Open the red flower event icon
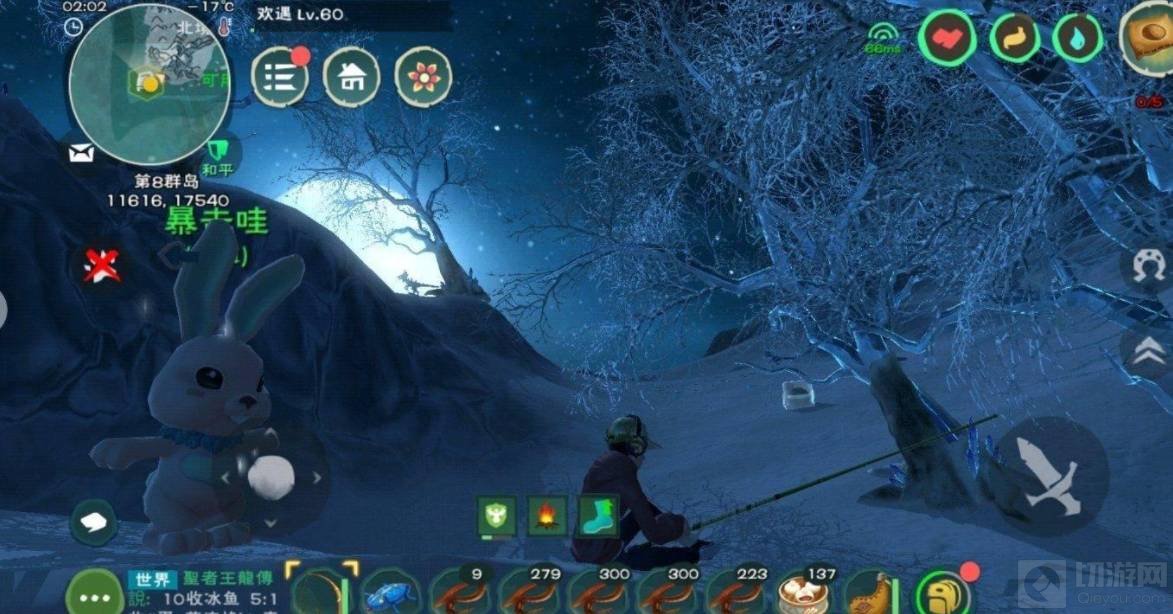 point(424,77)
